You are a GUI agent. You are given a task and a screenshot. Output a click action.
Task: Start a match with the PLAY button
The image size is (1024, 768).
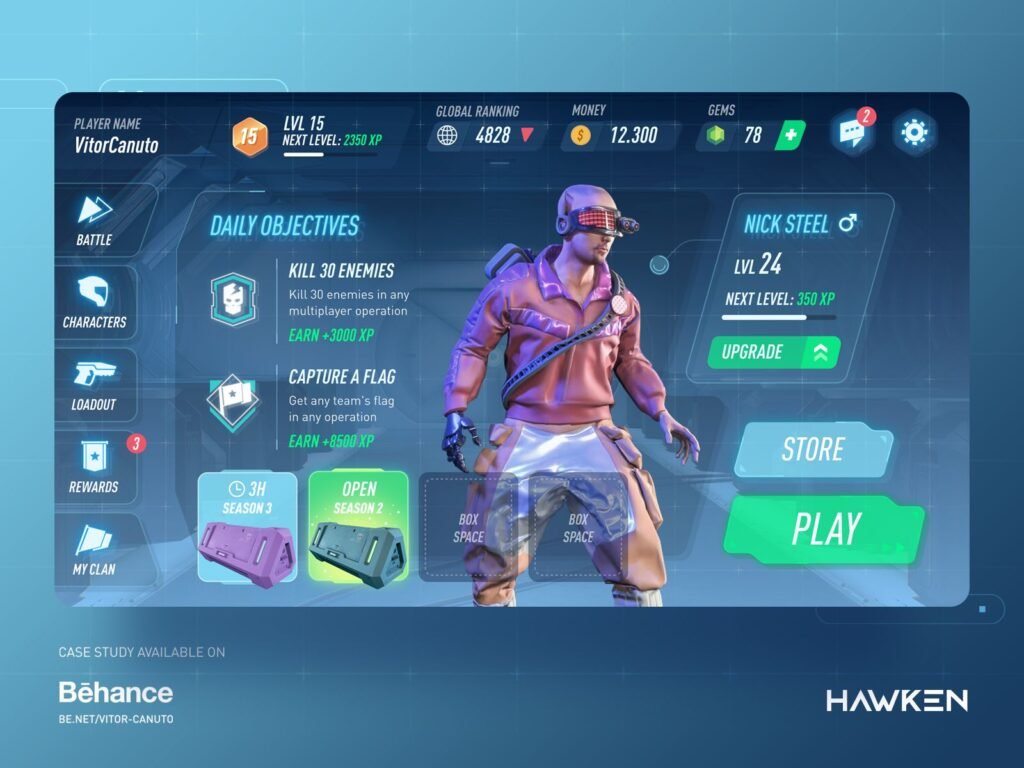point(824,529)
